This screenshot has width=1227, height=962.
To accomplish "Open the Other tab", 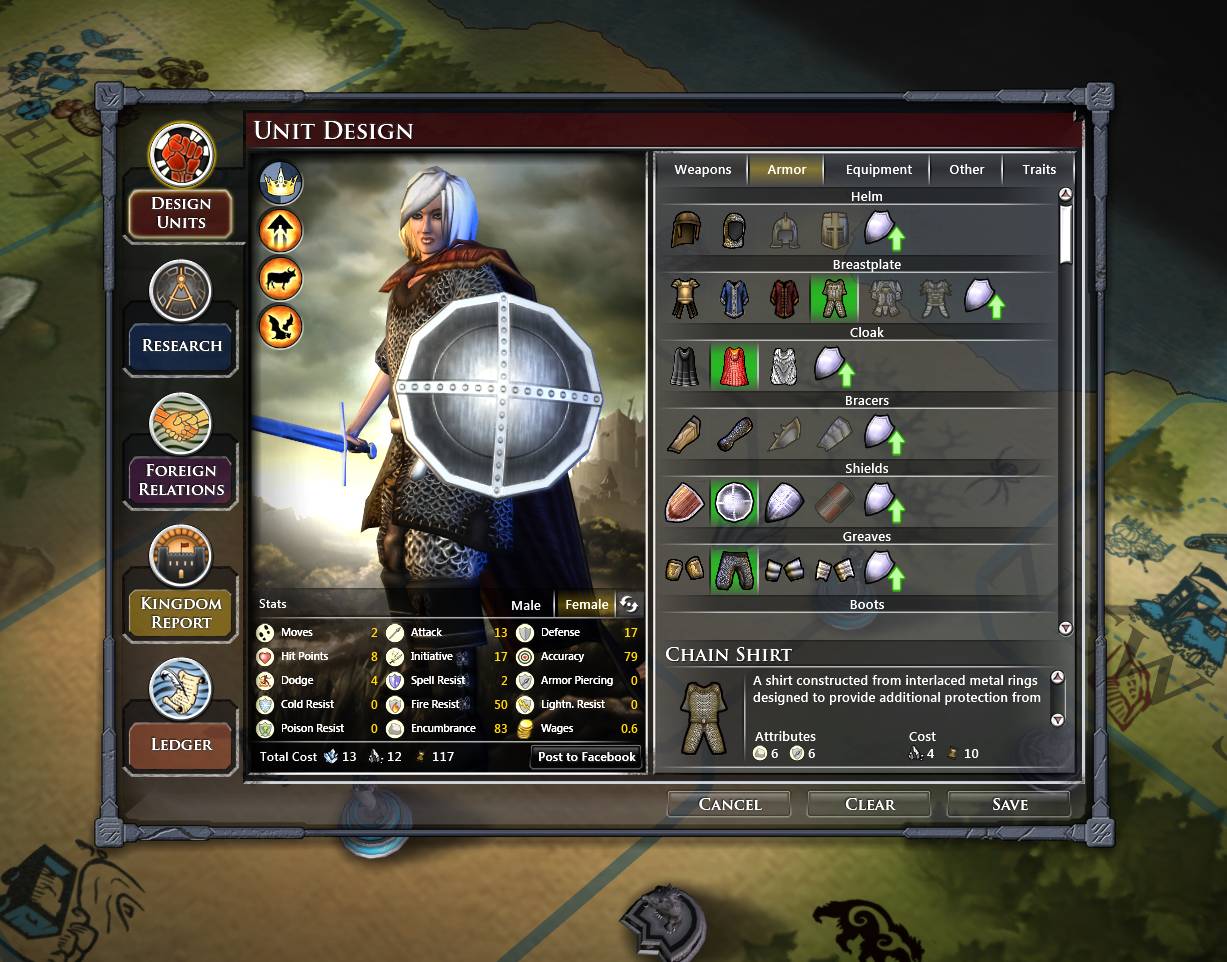I will (966, 169).
